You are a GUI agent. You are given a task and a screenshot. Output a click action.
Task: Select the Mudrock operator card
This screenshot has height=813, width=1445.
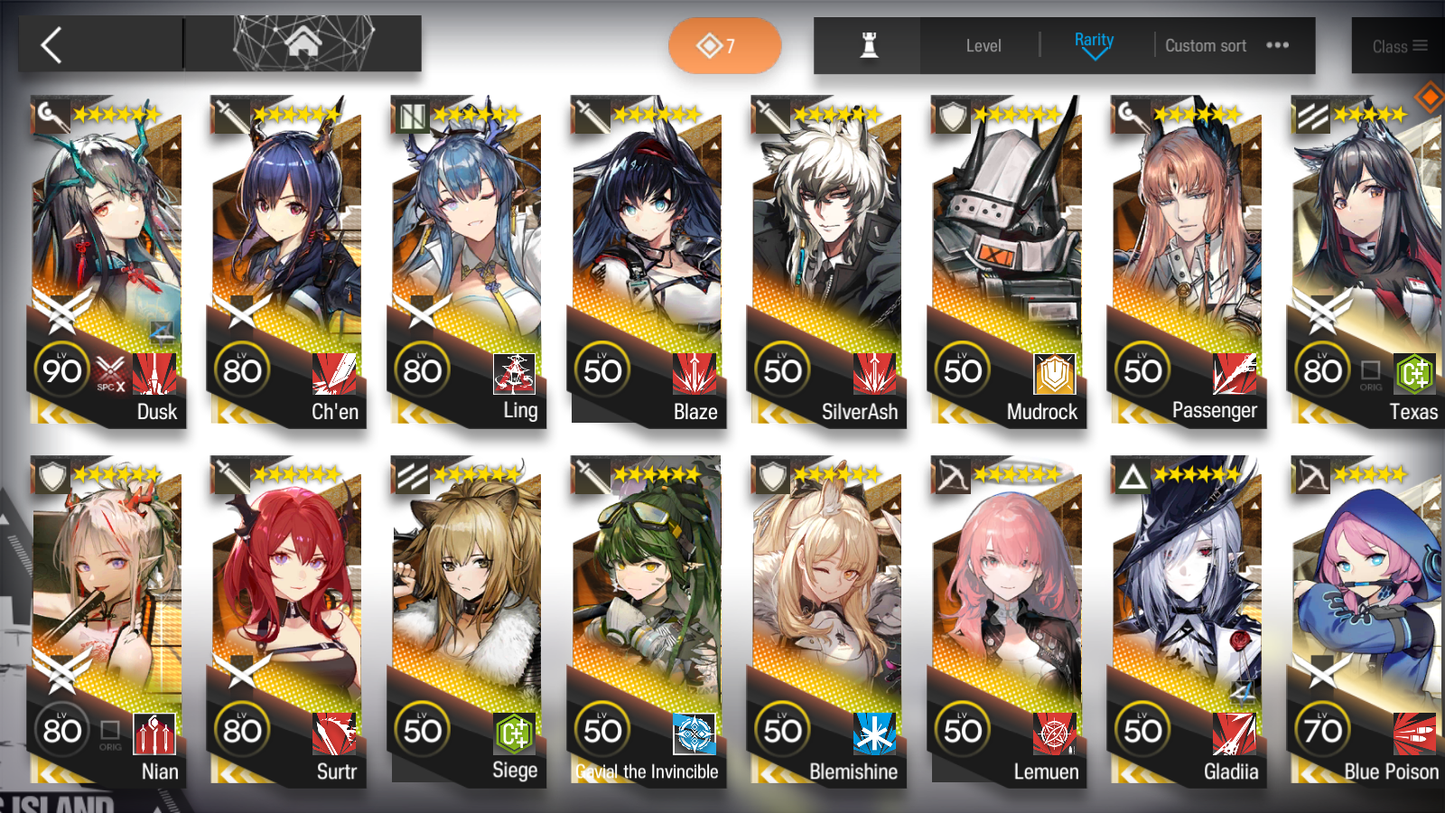[1007, 260]
